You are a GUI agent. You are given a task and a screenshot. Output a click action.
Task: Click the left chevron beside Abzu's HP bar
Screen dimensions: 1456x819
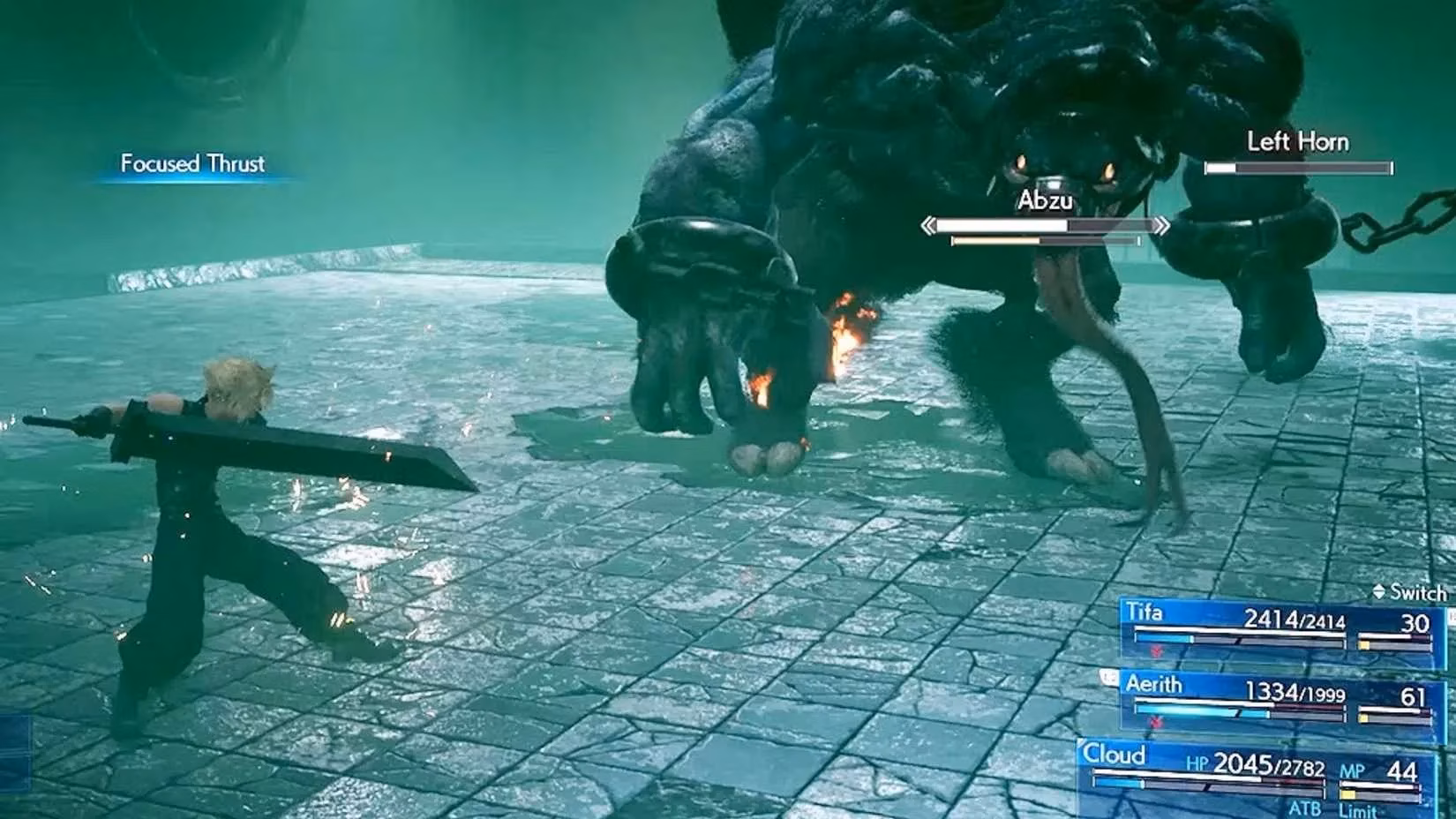coord(929,226)
